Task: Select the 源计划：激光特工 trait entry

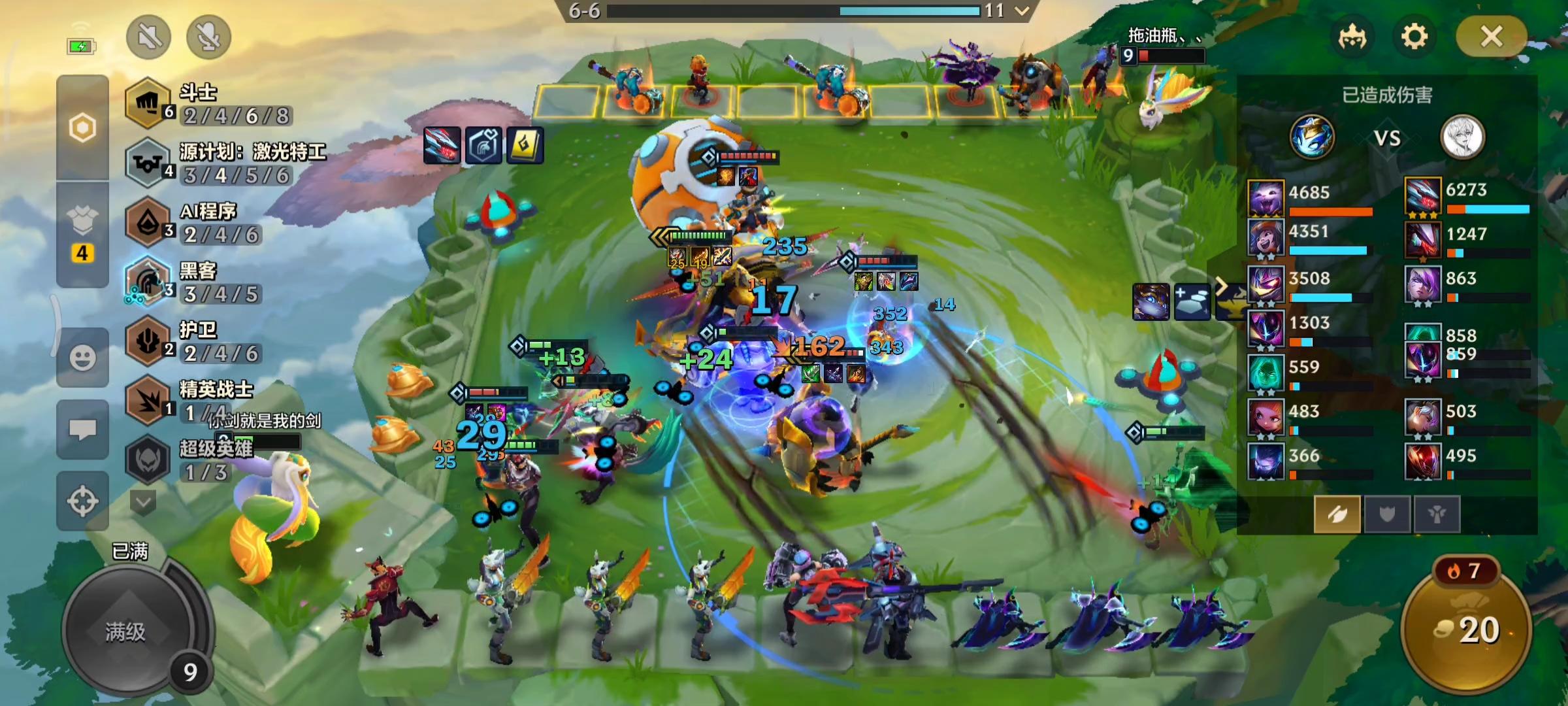Action: (x=225, y=163)
